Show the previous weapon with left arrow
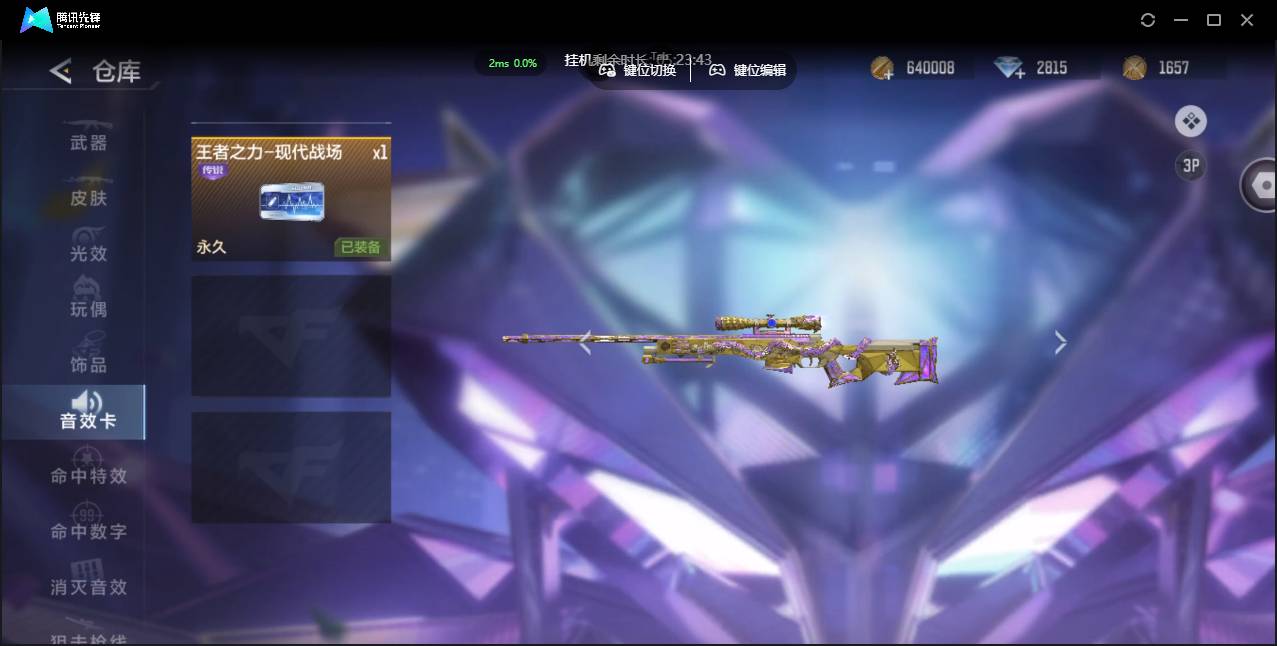The image size is (1277, 646). [x=585, y=343]
